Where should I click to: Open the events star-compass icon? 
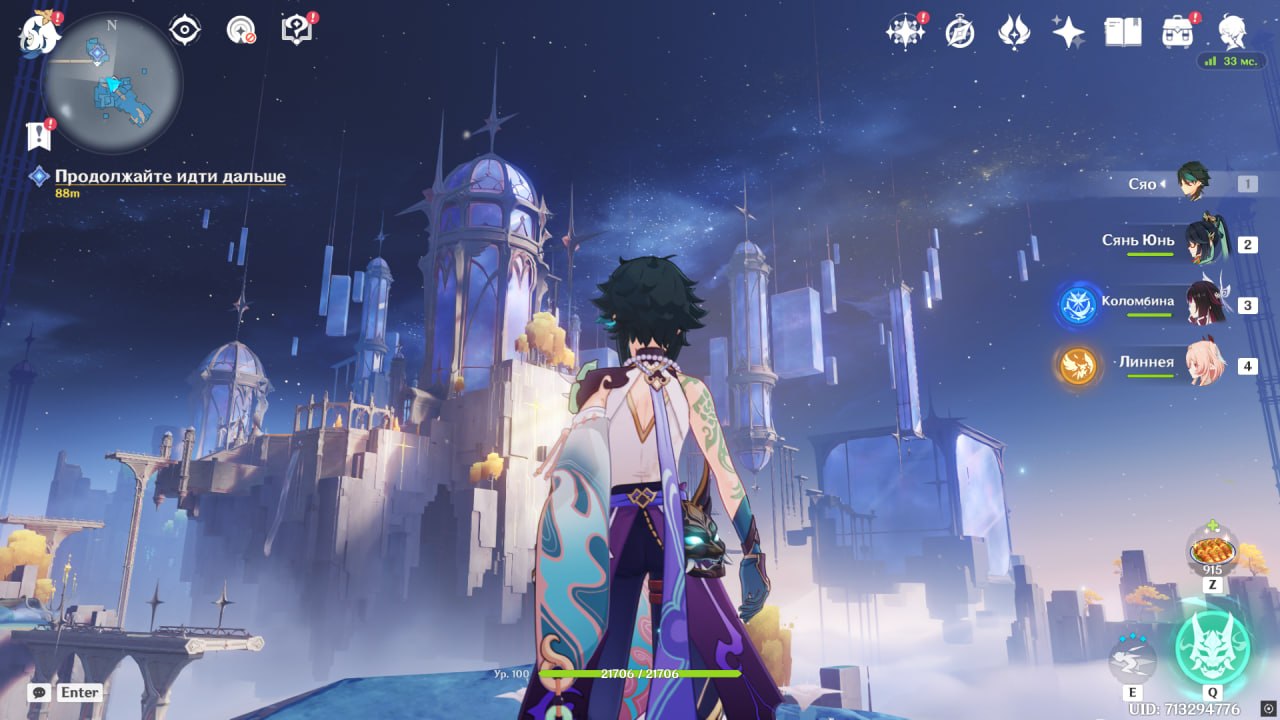coord(904,32)
